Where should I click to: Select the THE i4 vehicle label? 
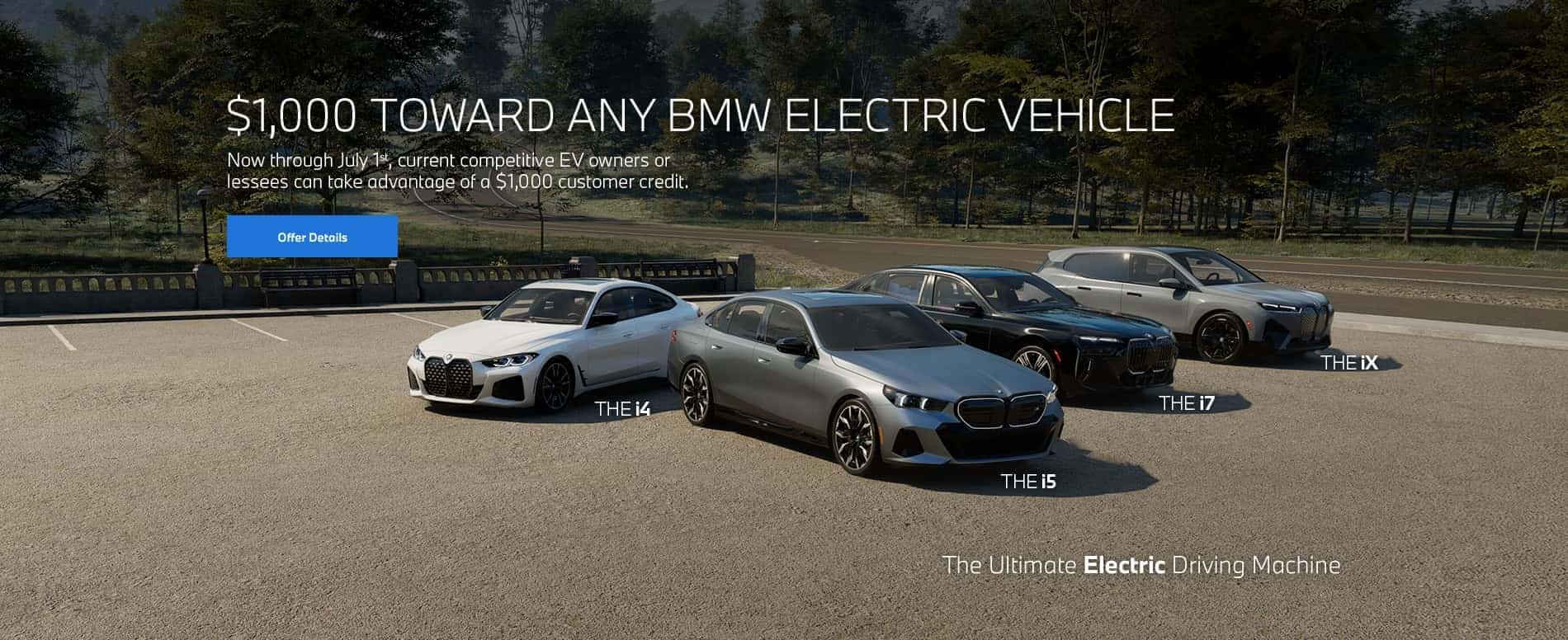point(625,407)
